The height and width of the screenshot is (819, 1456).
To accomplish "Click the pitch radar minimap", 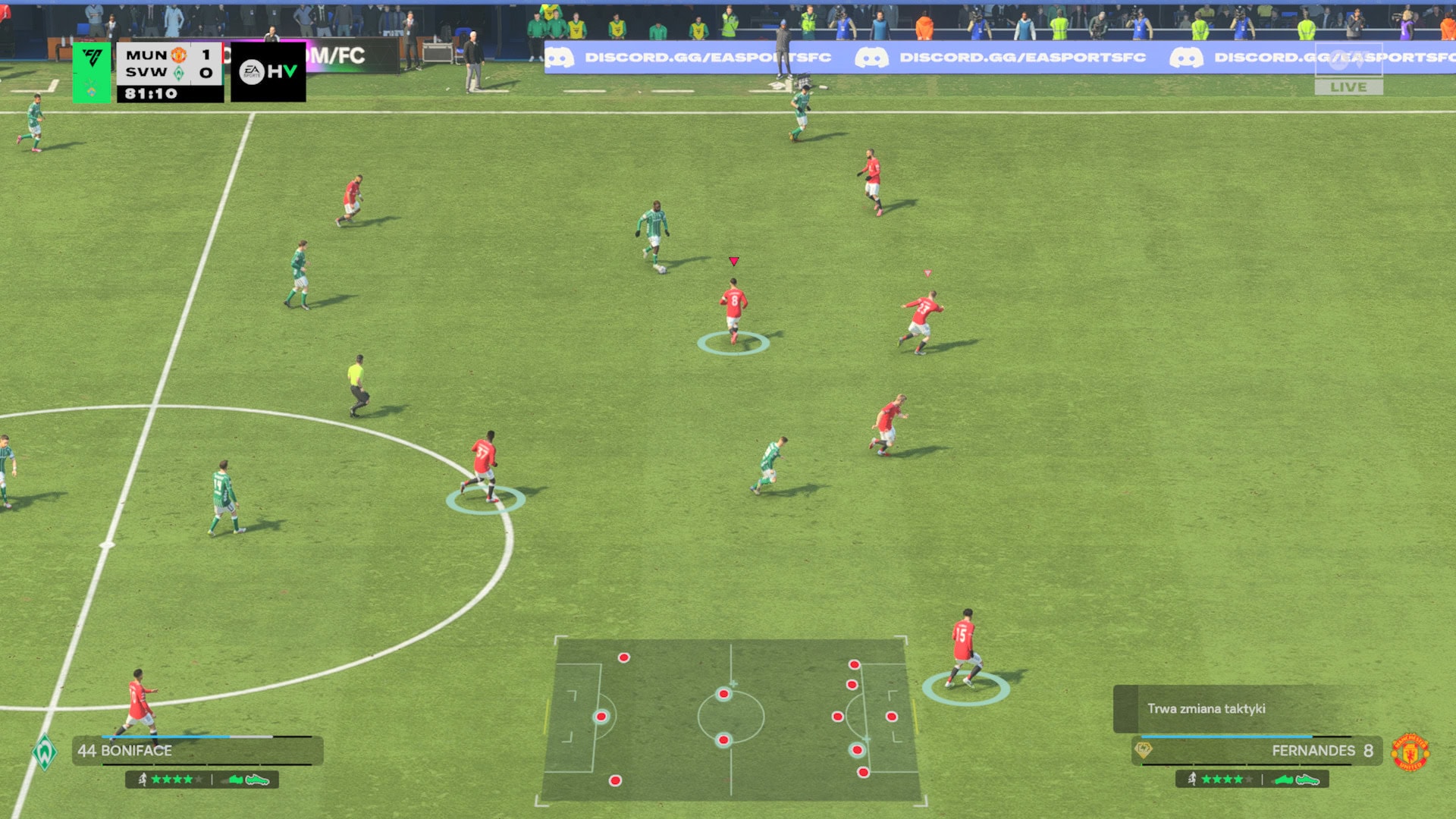I will click(x=731, y=719).
